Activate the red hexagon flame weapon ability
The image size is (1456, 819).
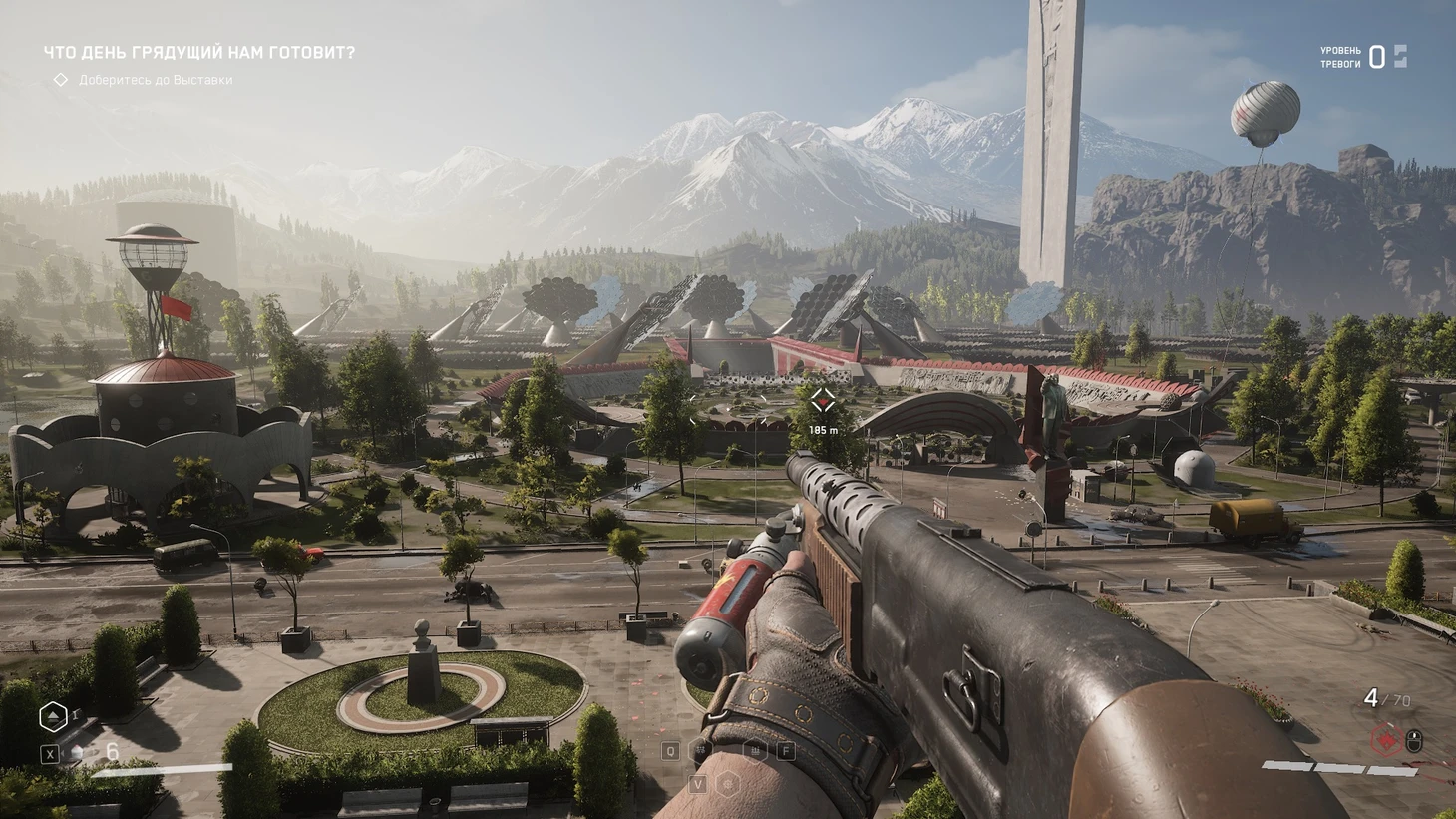click(x=1385, y=740)
